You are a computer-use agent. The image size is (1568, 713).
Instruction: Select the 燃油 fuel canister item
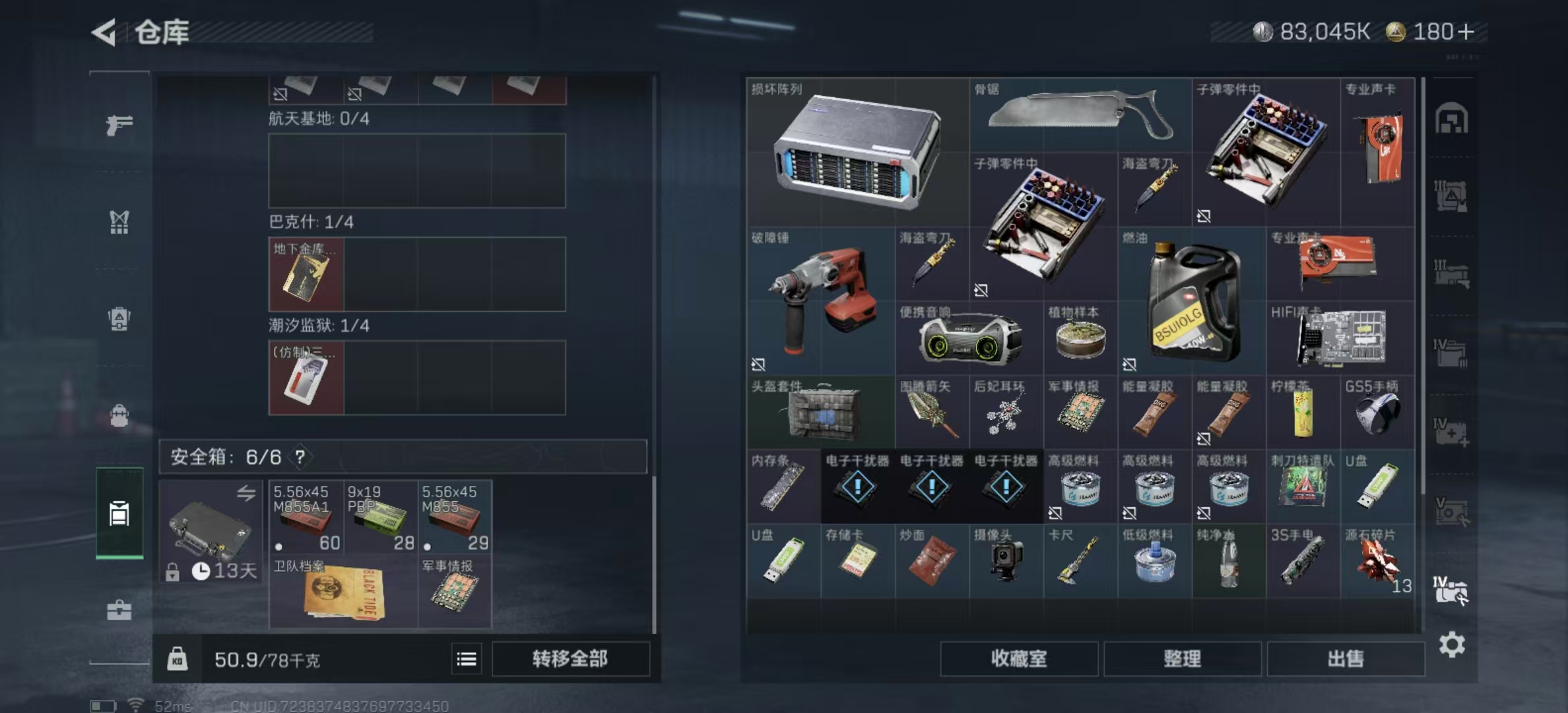click(1192, 301)
